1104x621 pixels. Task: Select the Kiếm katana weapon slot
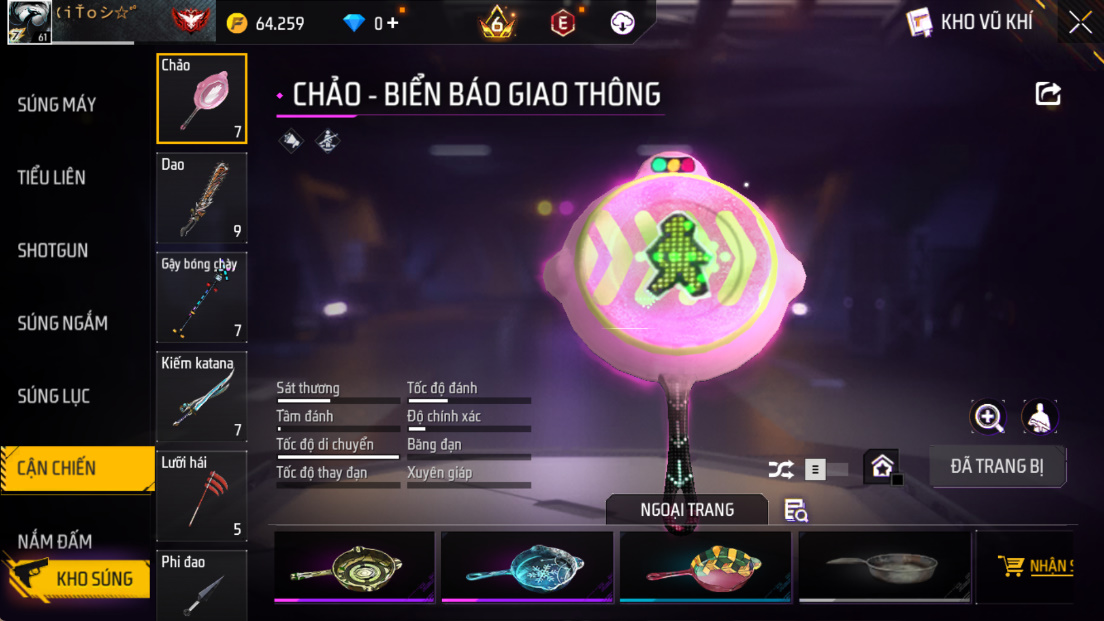(202, 396)
